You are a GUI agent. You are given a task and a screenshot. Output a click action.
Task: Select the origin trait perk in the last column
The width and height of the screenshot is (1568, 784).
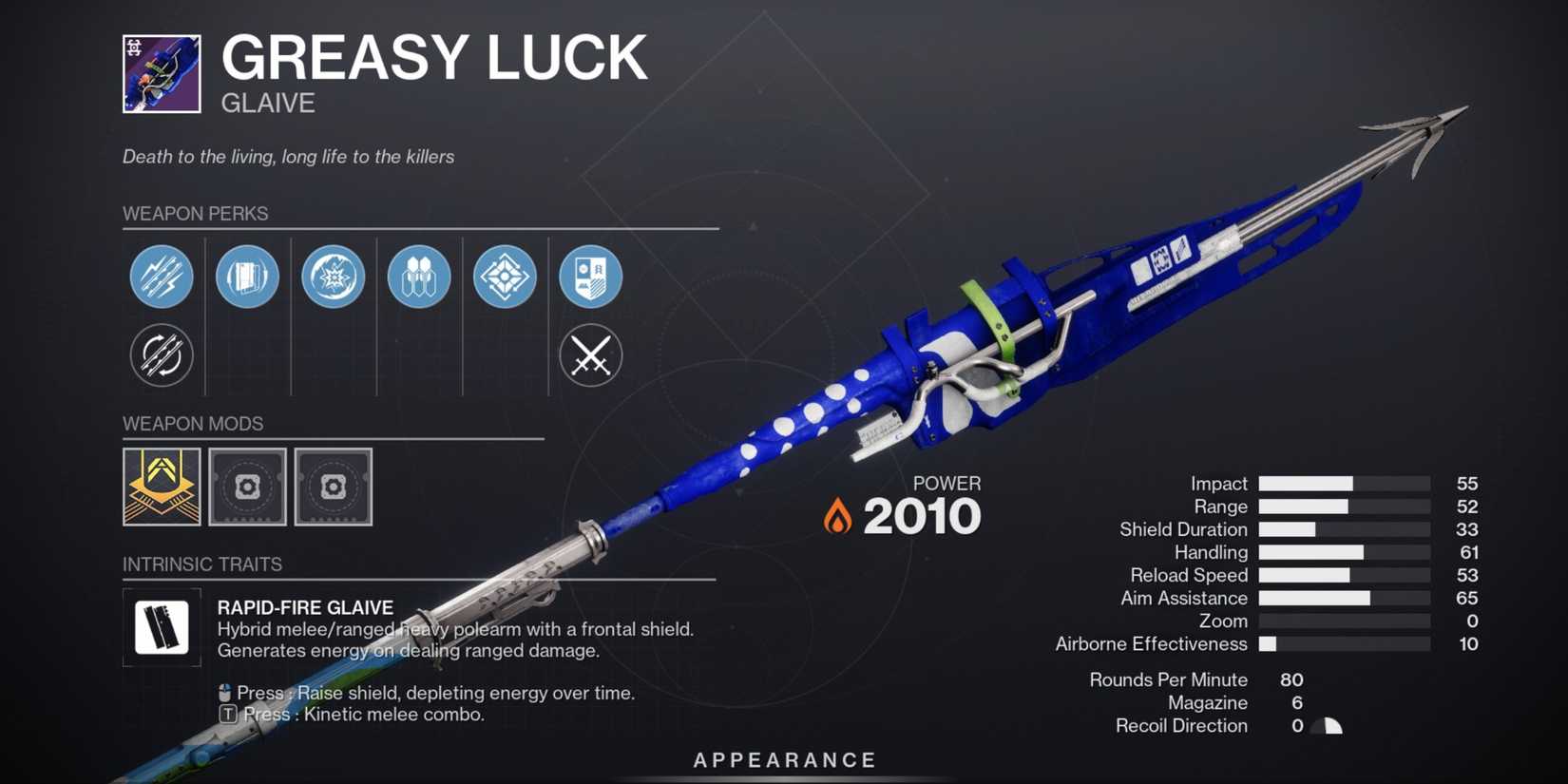591,277
